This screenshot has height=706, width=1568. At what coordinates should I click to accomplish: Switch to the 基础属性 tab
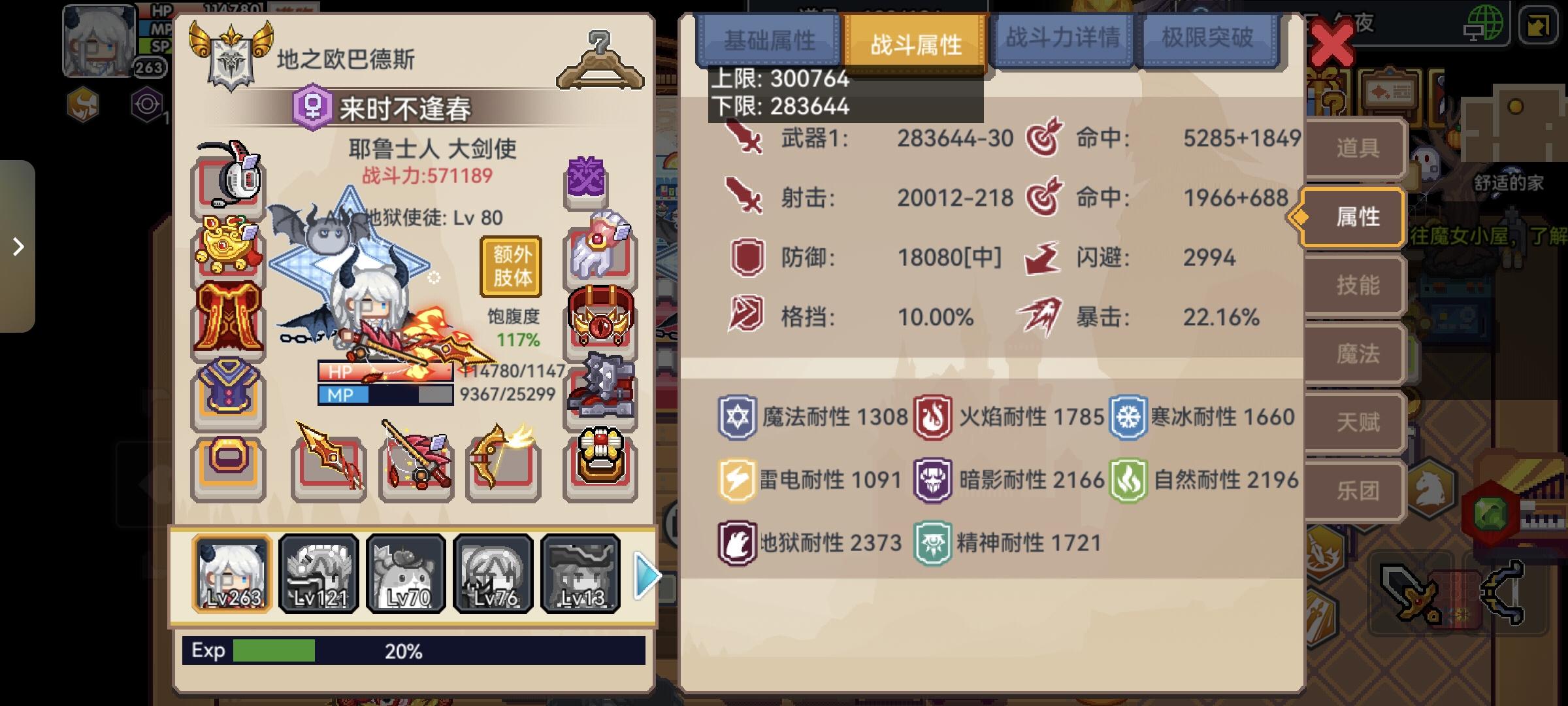768,39
